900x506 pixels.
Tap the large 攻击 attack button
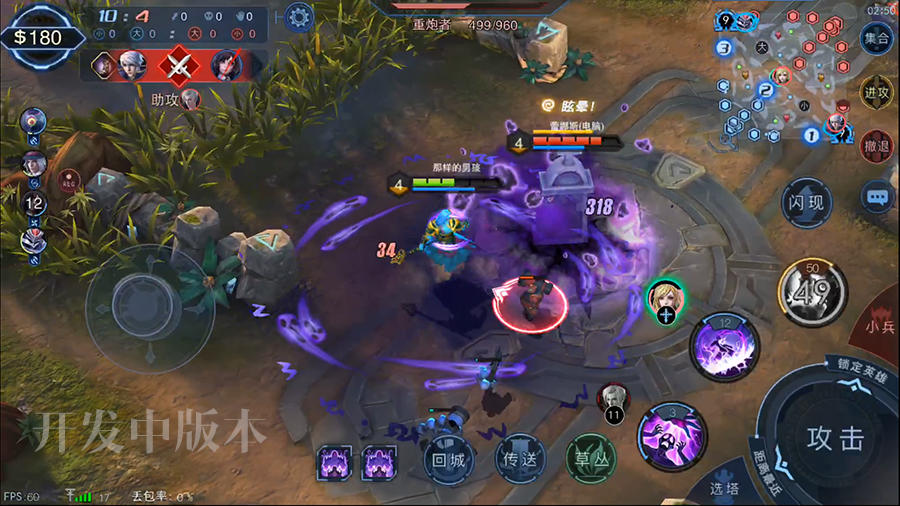[835, 438]
